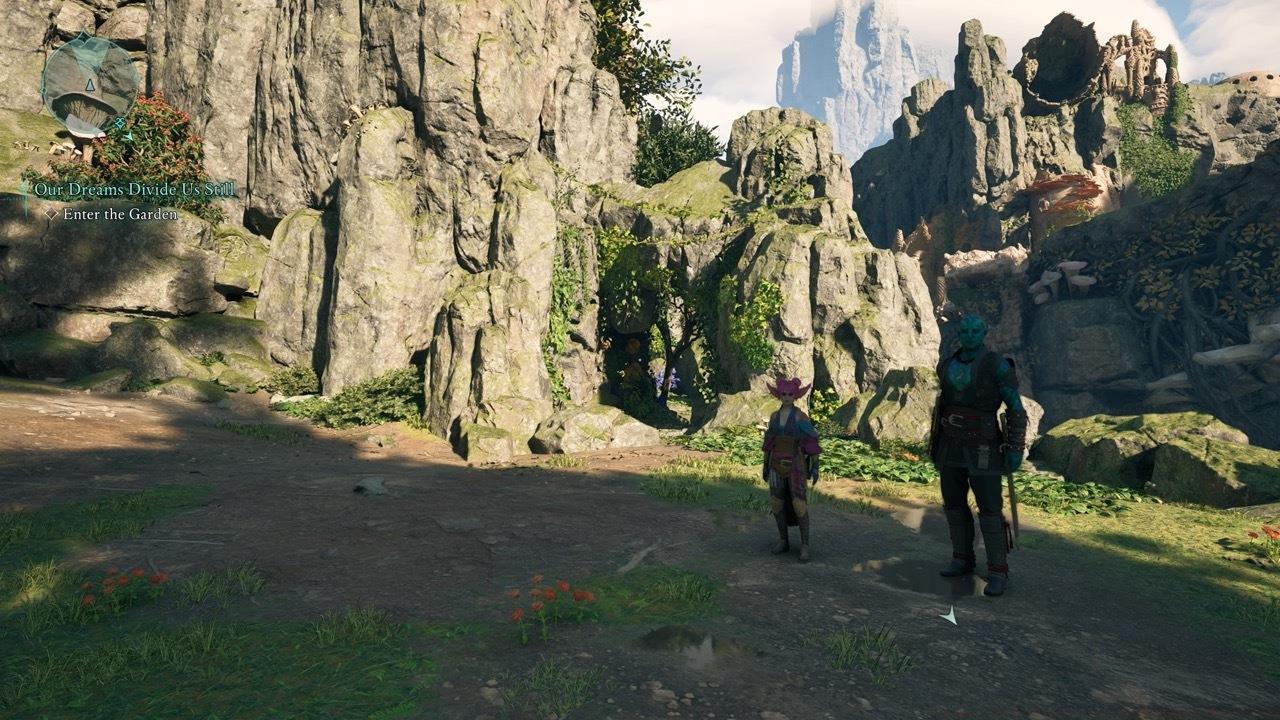1280x720 pixels.
Task: Click the small marker icon below the minimap
Action: pyautogui.click(x=128, y=136)
